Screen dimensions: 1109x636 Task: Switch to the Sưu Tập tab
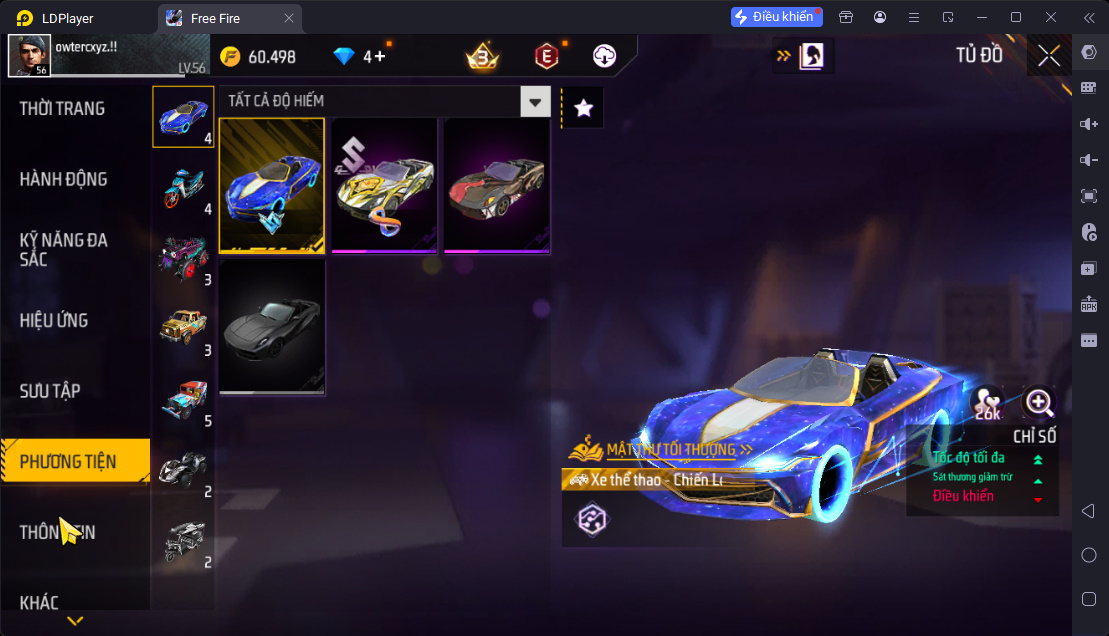click(50, 391)
